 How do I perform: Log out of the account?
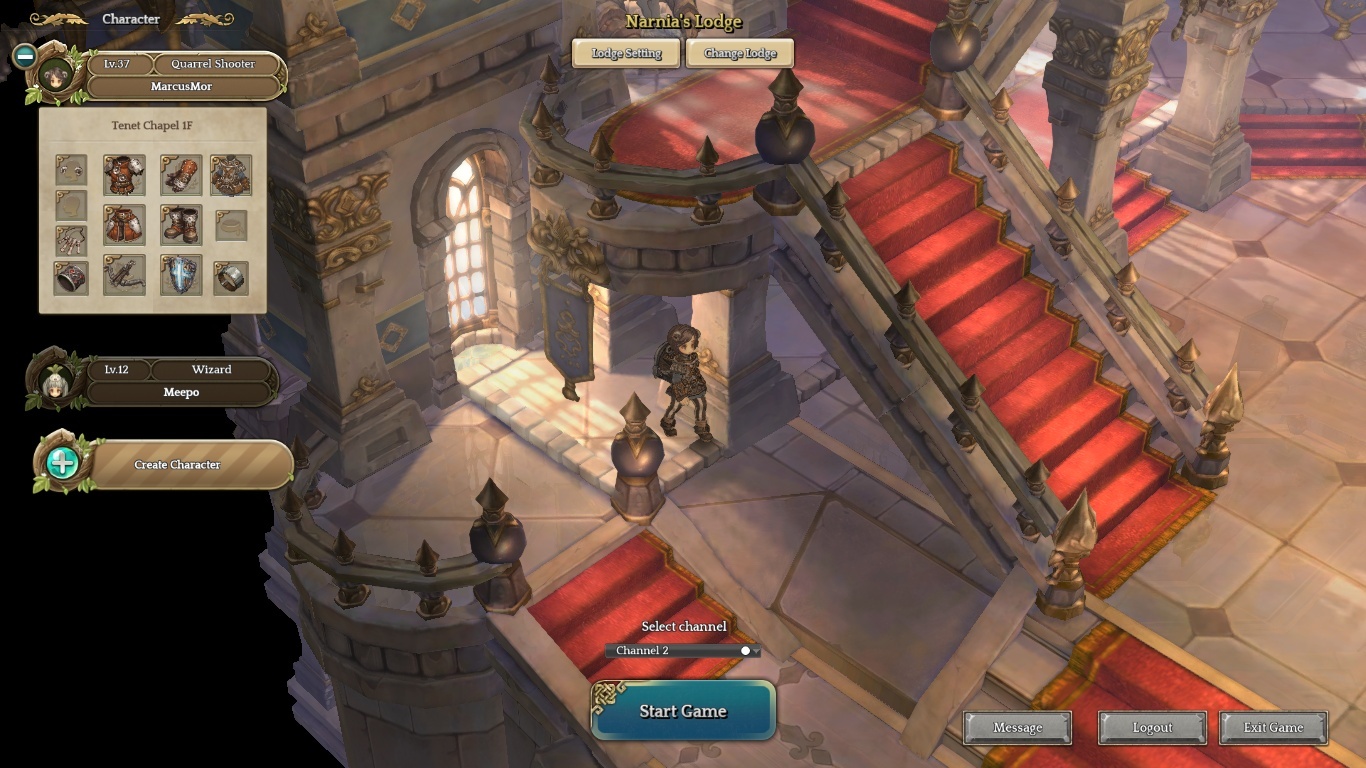1152,728
